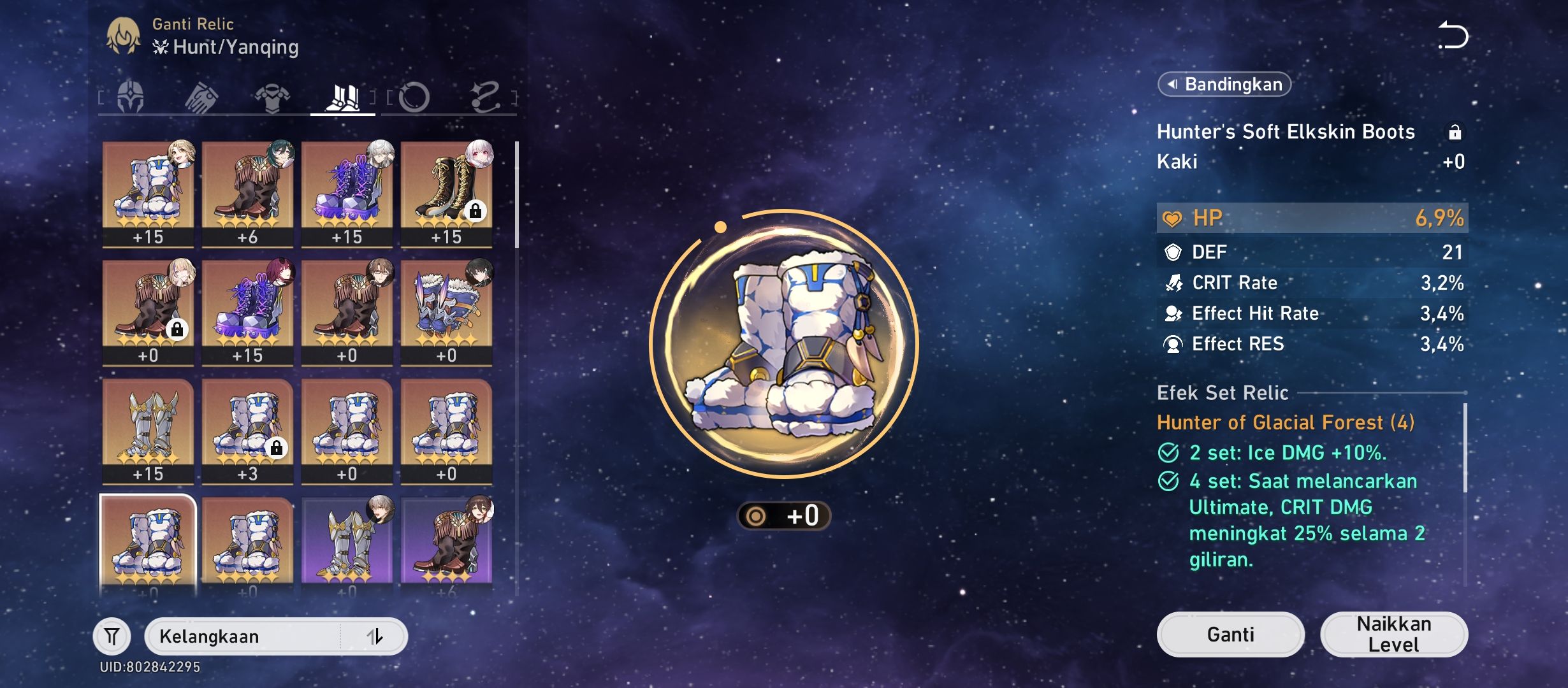This screenshot has width=1568, height=688.
Task: Select the head piece slot tab
Action: pos(131,97)
